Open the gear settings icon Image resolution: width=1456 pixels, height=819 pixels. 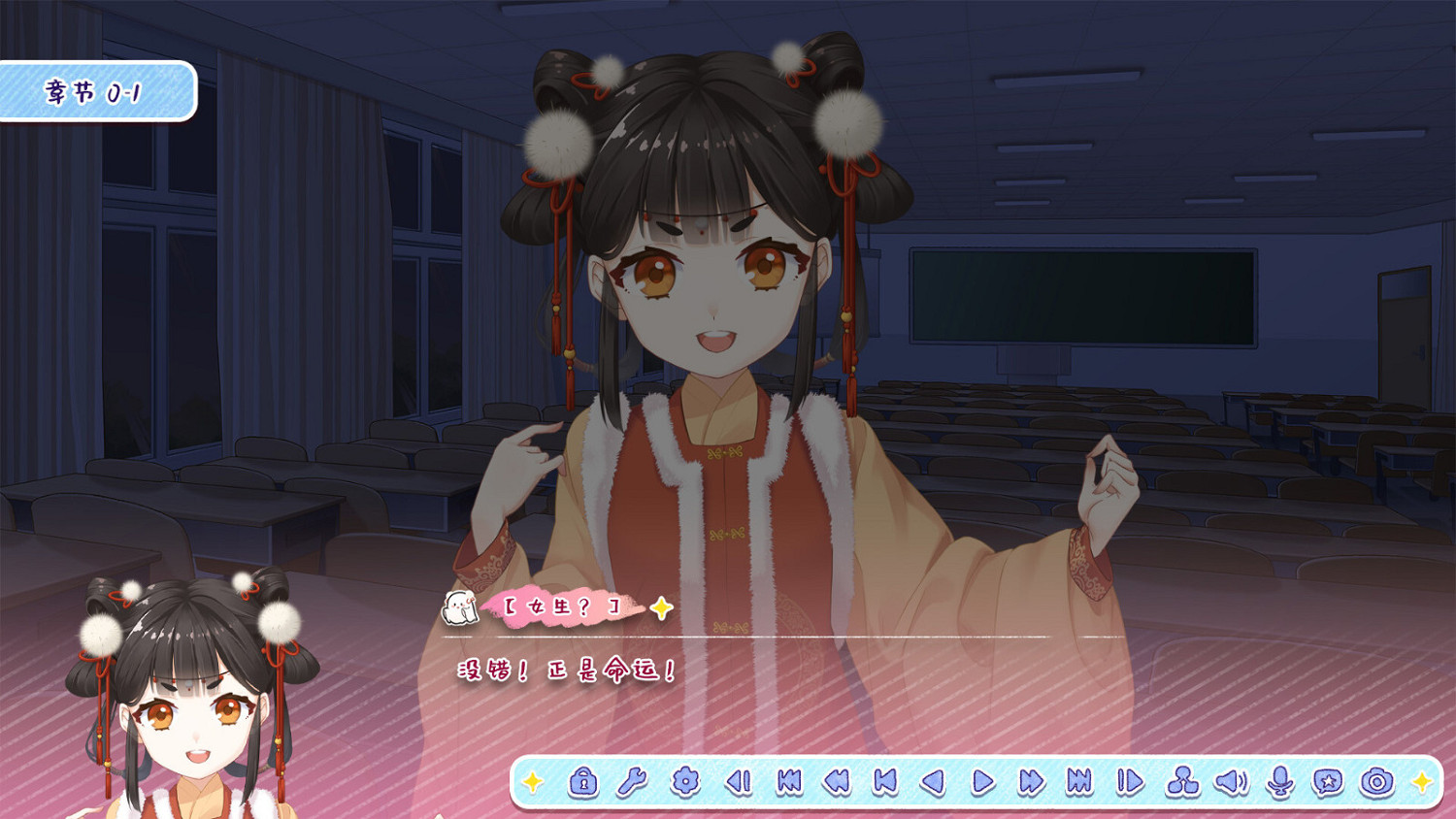[x=684, y=781]
